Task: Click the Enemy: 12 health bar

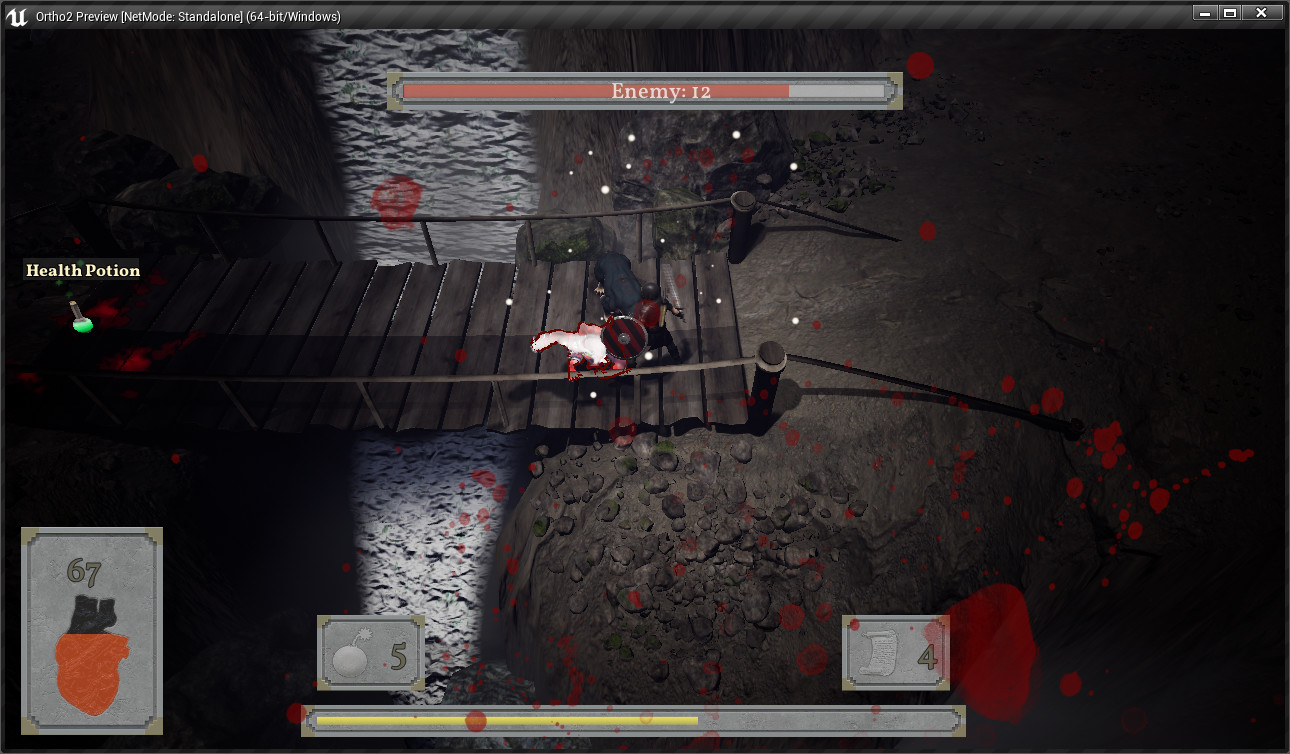Action: coord(648,91)
